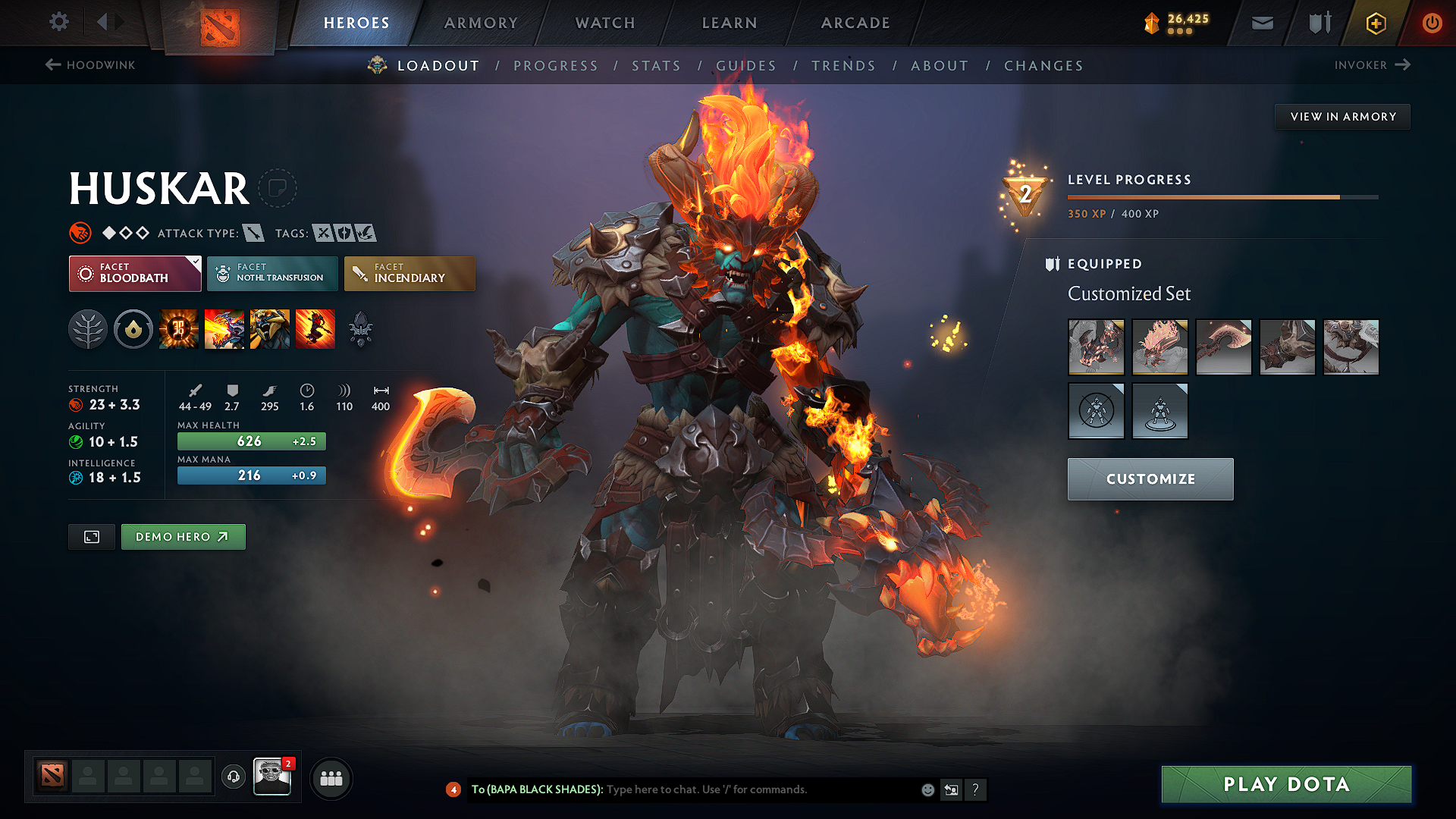Expand the Bloodbath facet dropdown chevron

196,261
